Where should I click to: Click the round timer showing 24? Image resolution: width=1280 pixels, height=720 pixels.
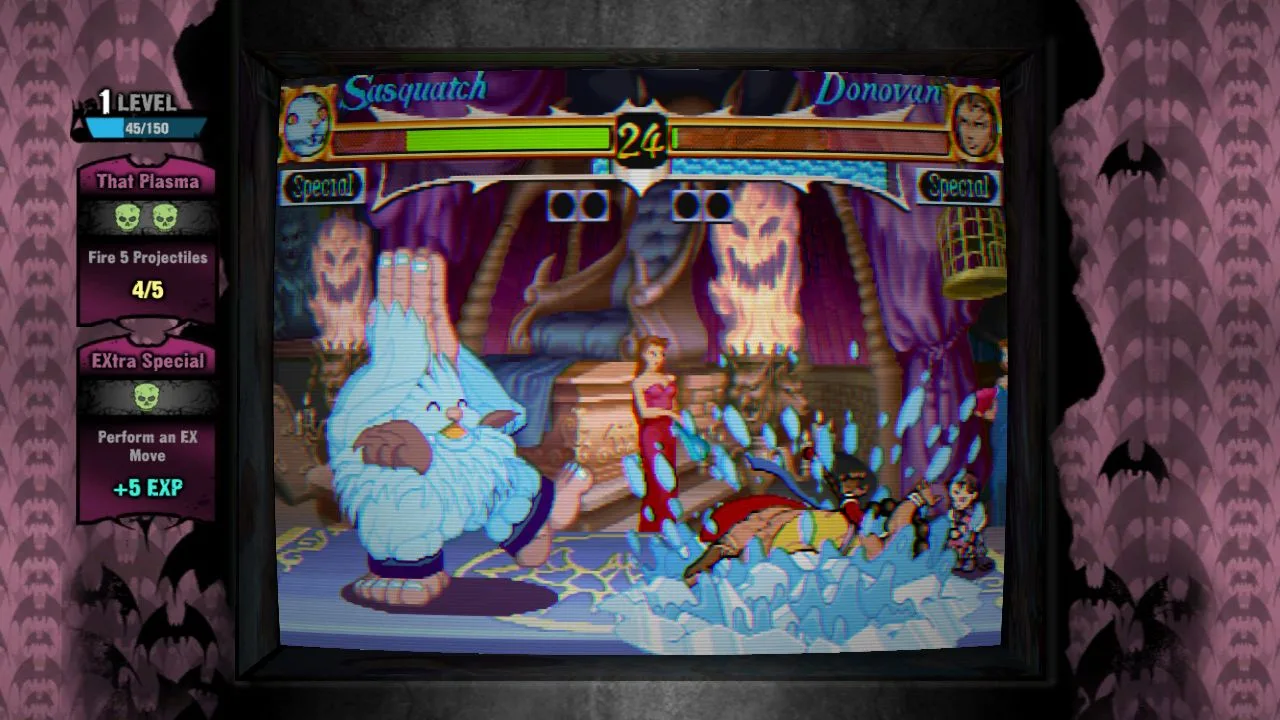(x=640, y=140)
